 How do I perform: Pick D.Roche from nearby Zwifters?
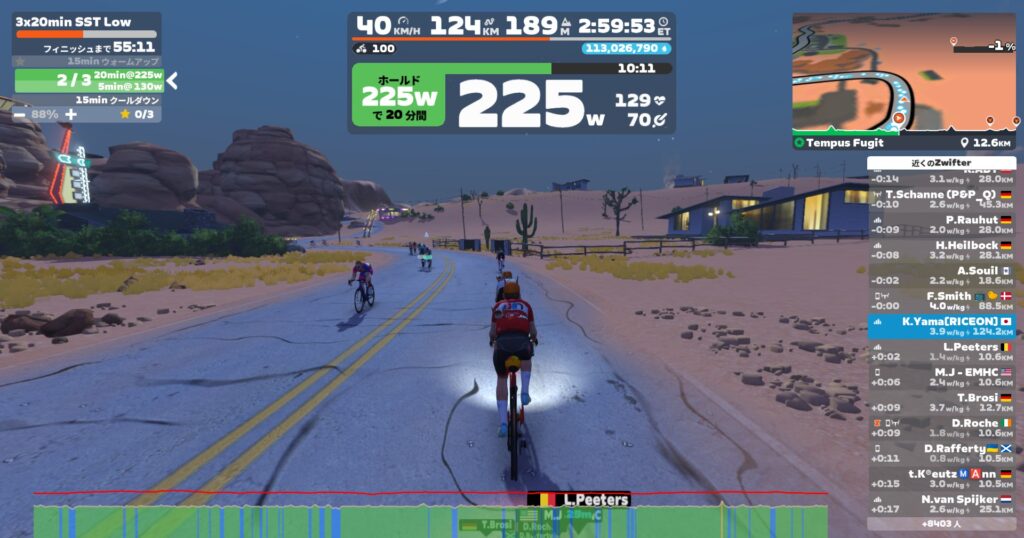click(941, 428)
